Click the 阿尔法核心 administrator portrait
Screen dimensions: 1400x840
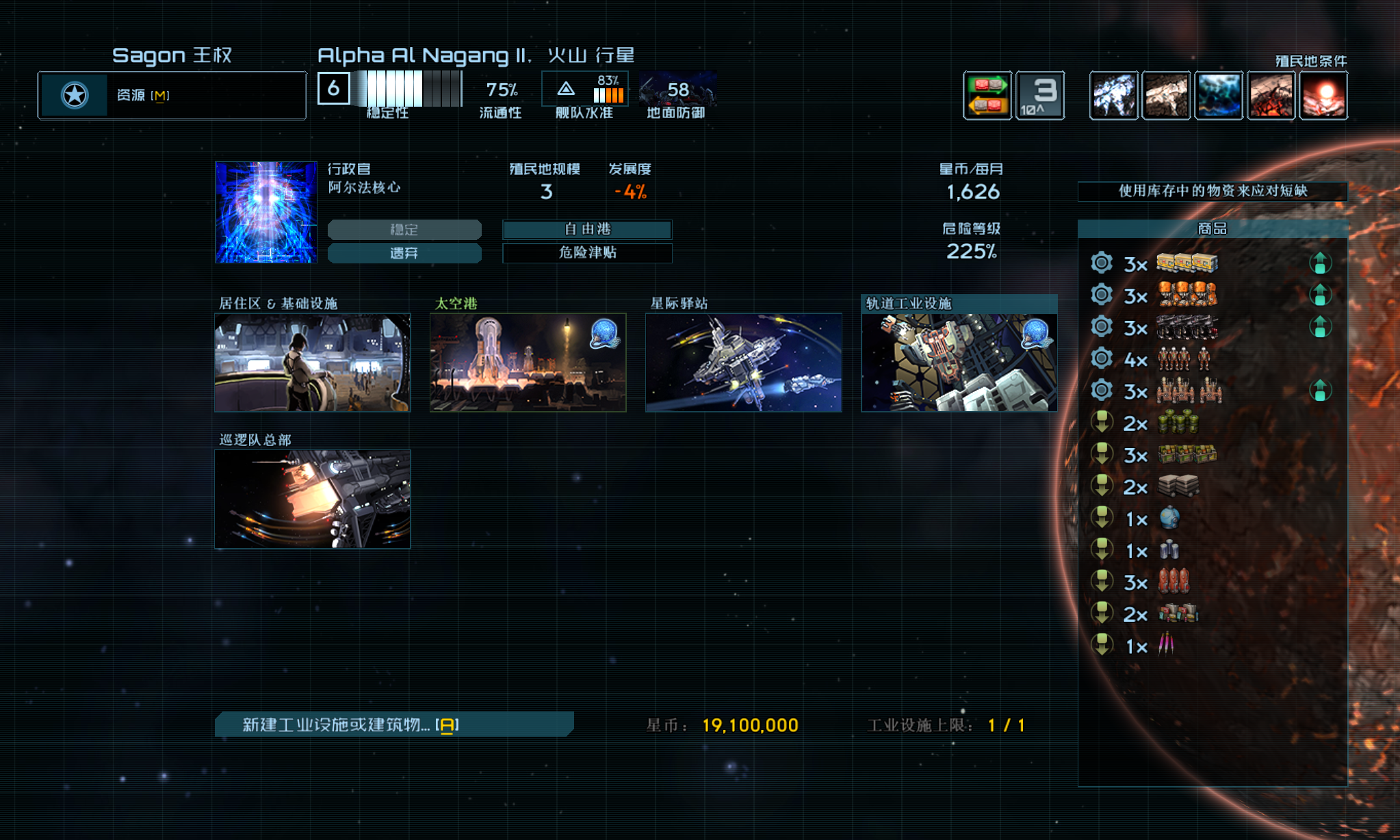click(x=266, y=212)
